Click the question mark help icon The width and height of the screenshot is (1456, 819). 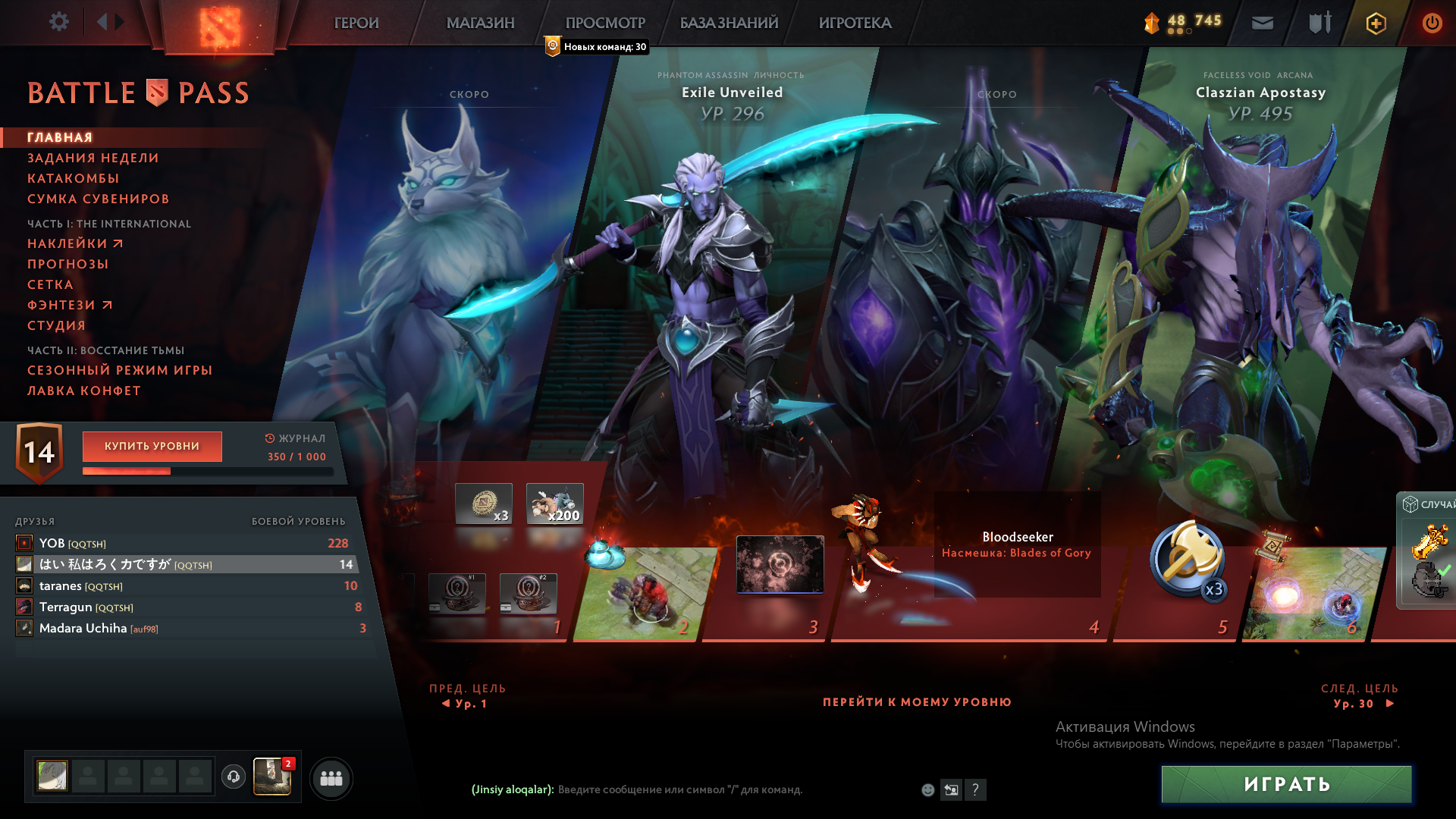click(976, 789)
